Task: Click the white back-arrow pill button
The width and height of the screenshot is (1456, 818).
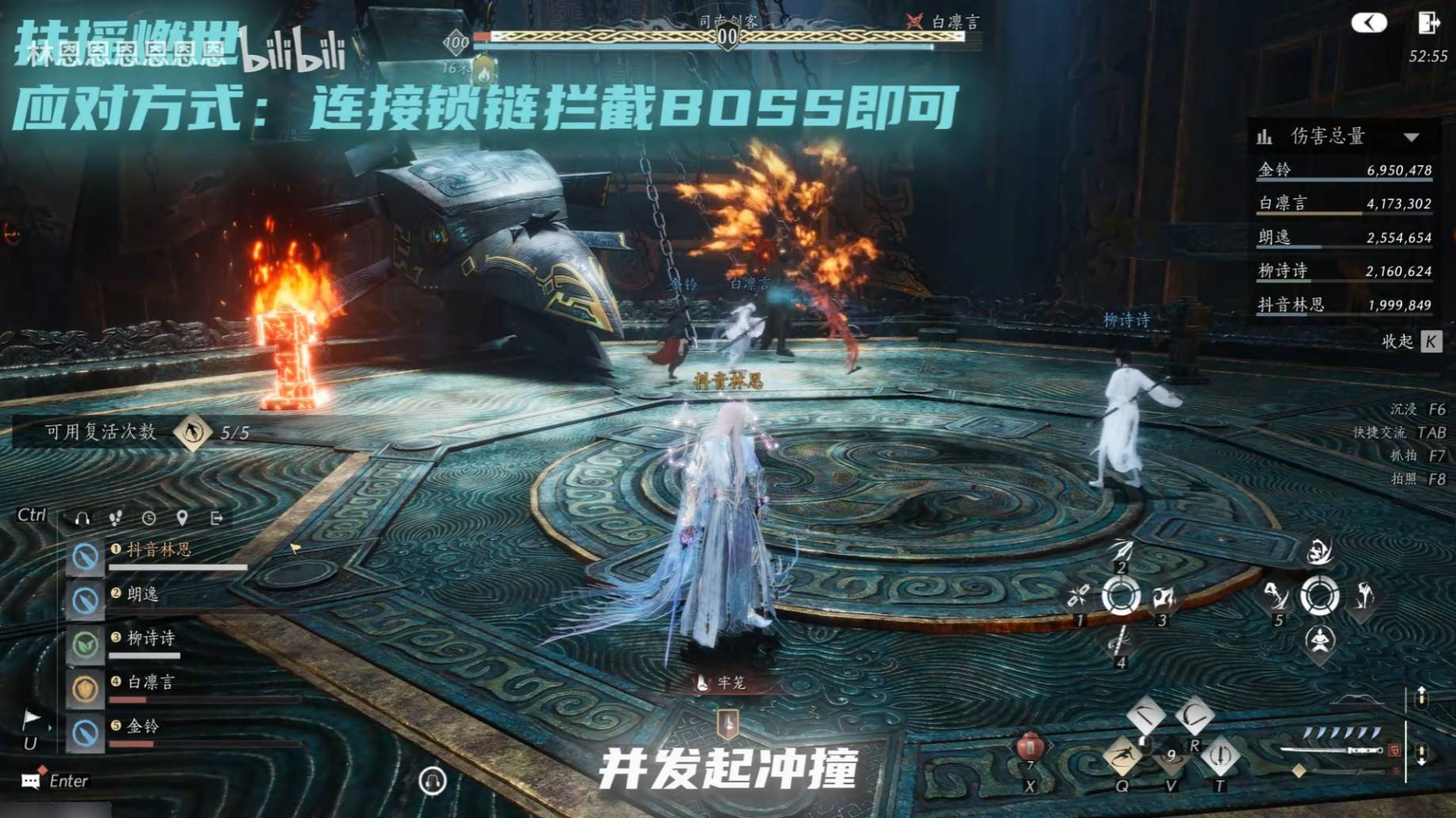Action: [1369, 22]
